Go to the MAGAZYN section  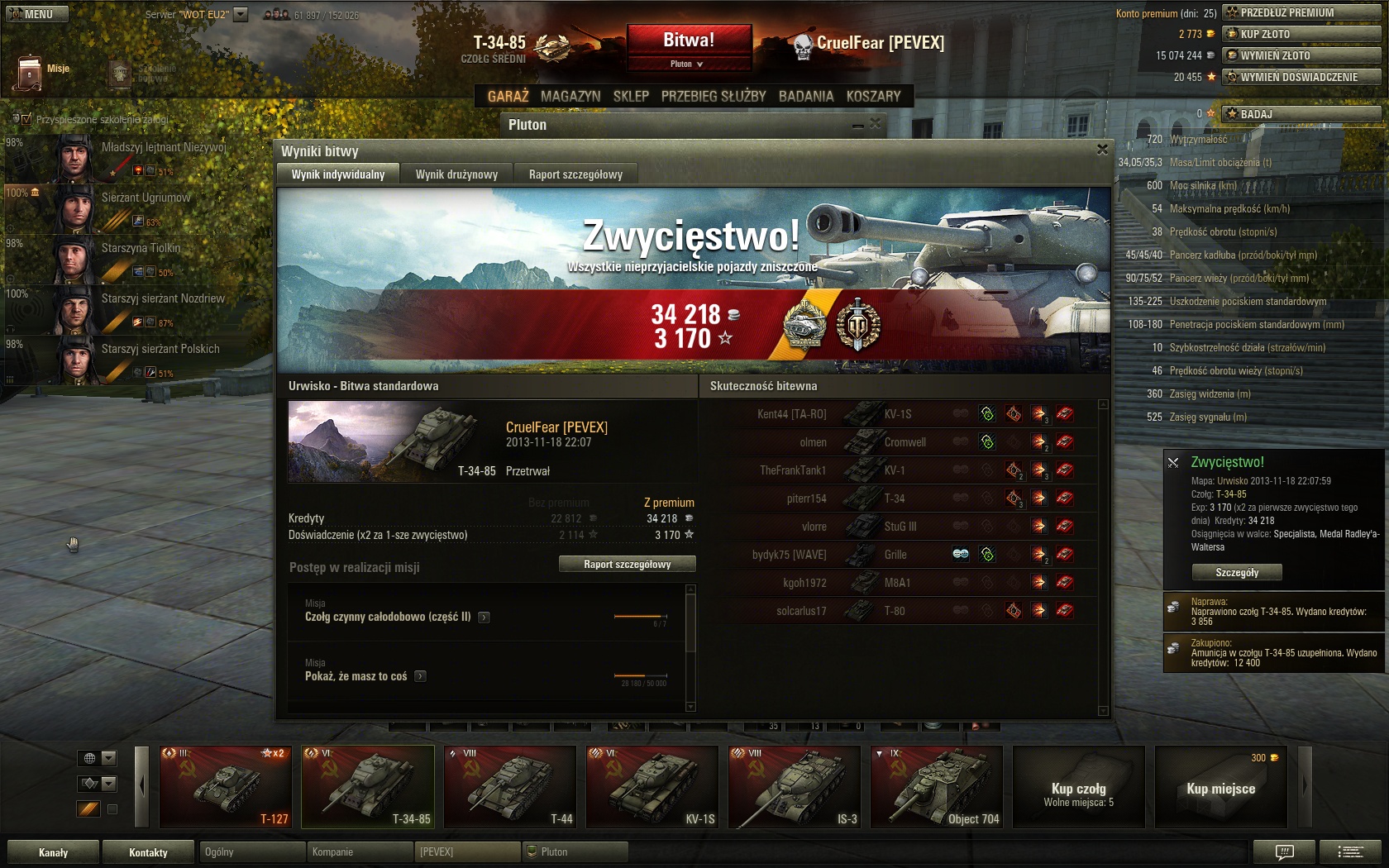pos(570,97)
